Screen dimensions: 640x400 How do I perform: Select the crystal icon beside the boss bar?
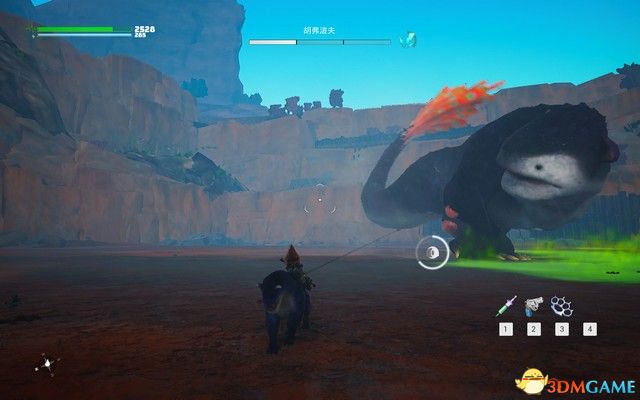click(x=407, y=40)
